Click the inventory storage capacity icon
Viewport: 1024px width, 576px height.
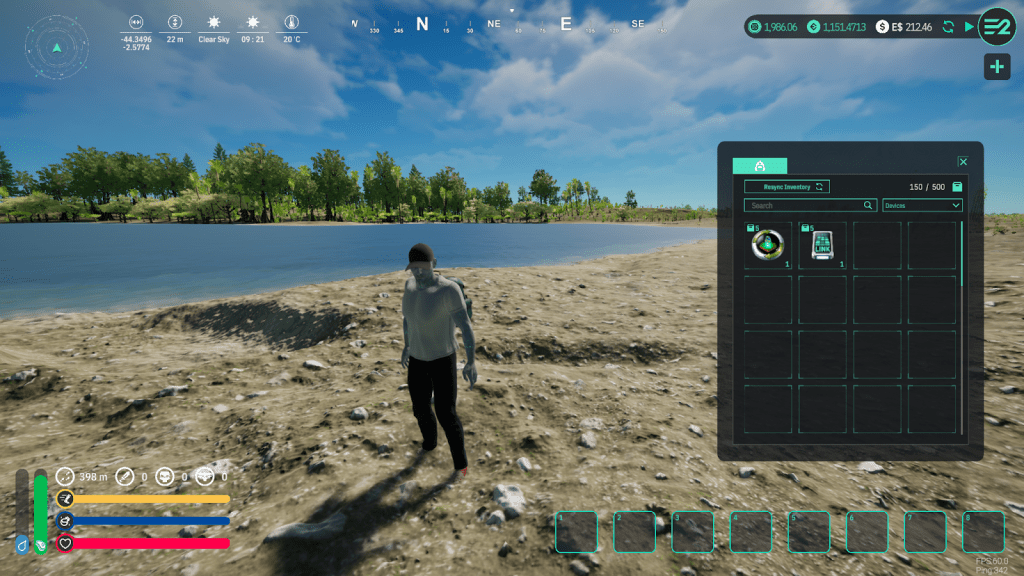click(957, 187)
